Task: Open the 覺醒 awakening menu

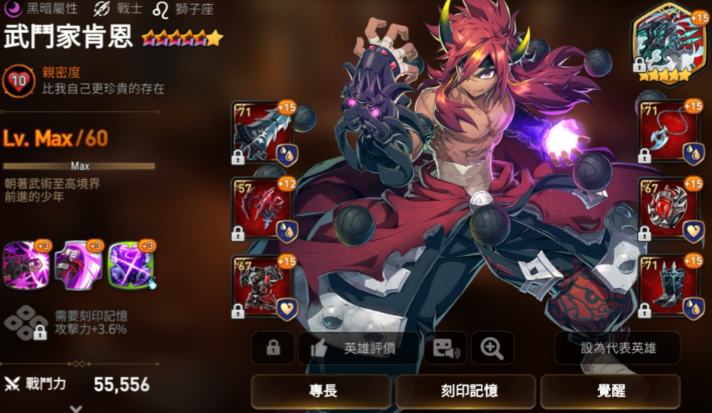Action: [x=609, y=391]
